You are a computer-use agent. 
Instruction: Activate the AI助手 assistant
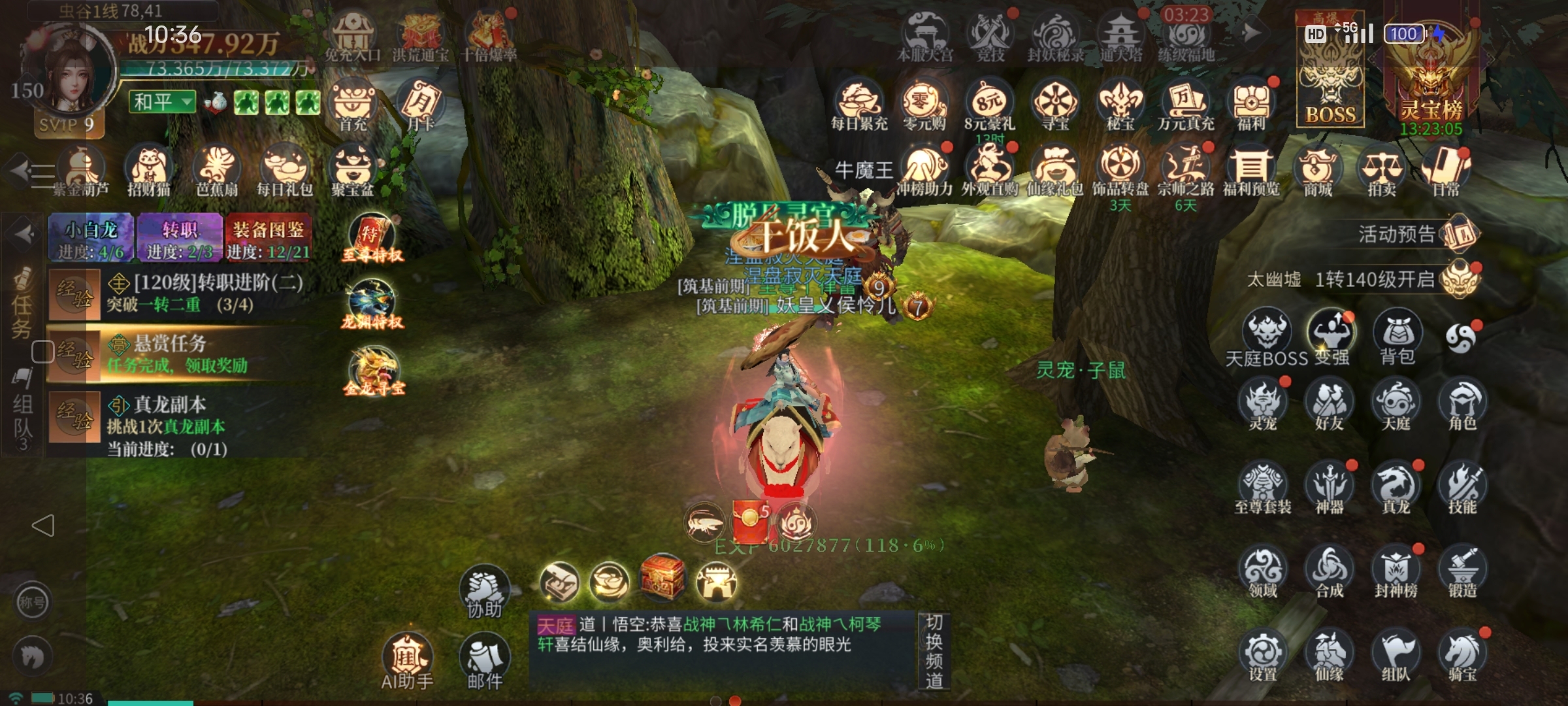(x=408, y=660)
